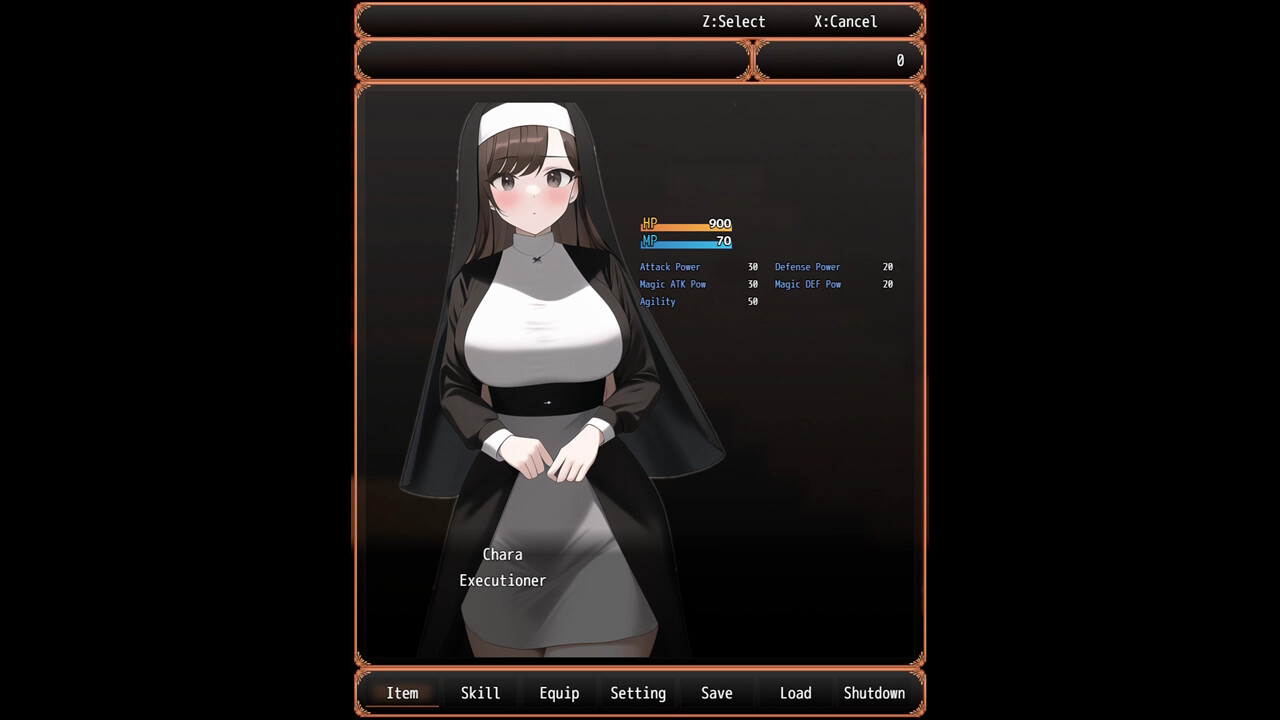Select the Shutdown option
1280x720 pixels.
pos(874,692)
